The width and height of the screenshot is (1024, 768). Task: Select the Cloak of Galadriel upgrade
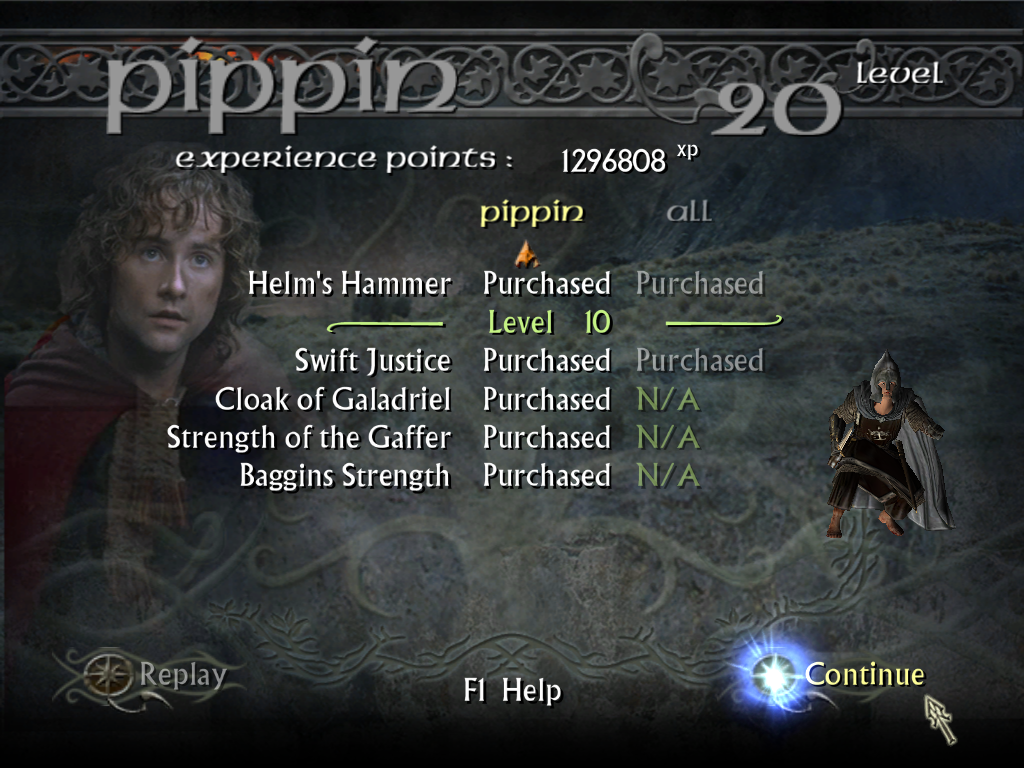pyautogui.click(x=332, y=399)
